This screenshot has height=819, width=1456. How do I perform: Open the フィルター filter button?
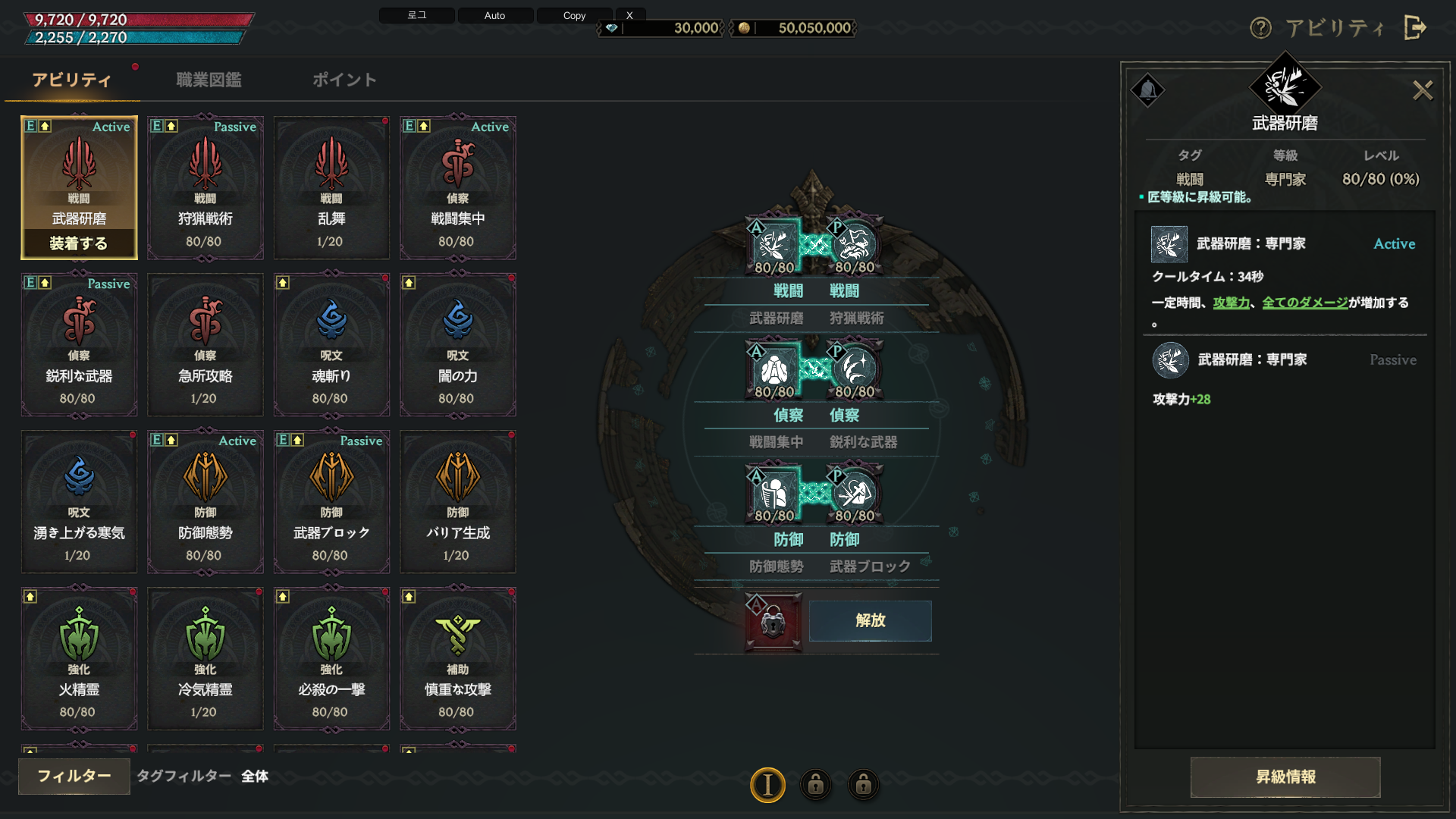74,776
